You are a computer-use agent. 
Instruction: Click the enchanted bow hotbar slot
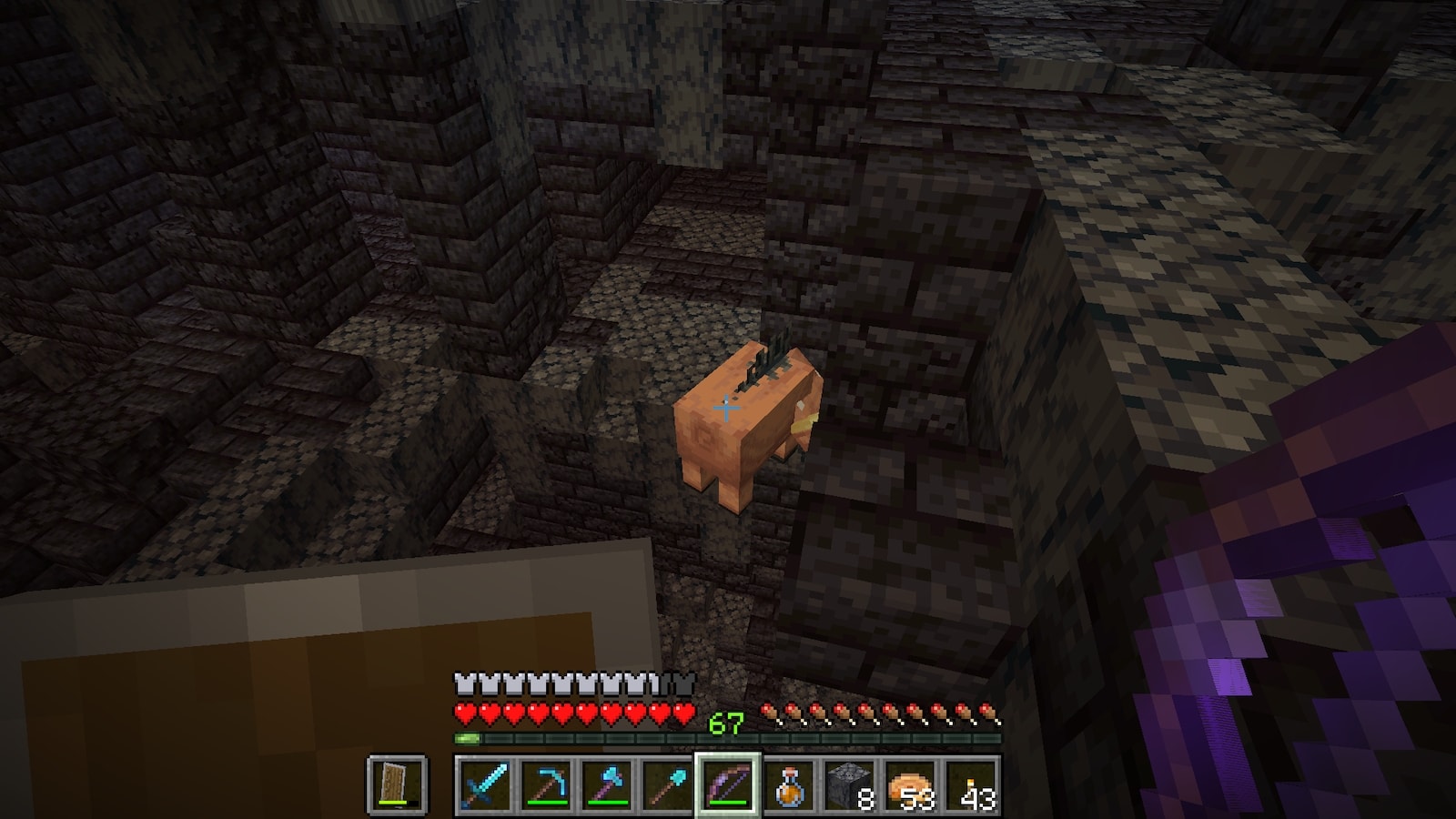click(728, 784)
